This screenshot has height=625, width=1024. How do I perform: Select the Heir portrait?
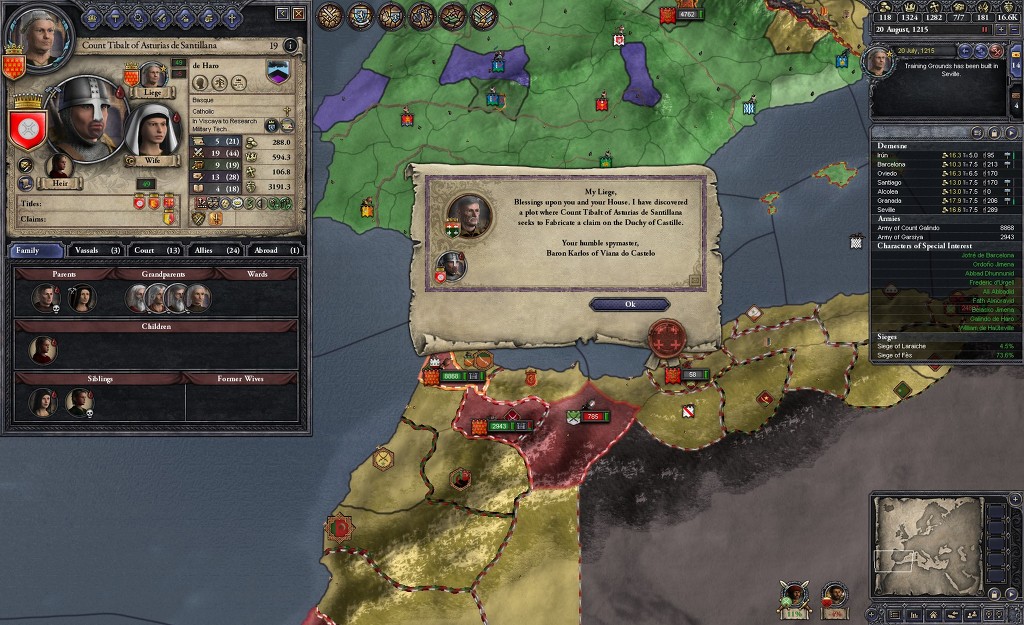[61, 170]
